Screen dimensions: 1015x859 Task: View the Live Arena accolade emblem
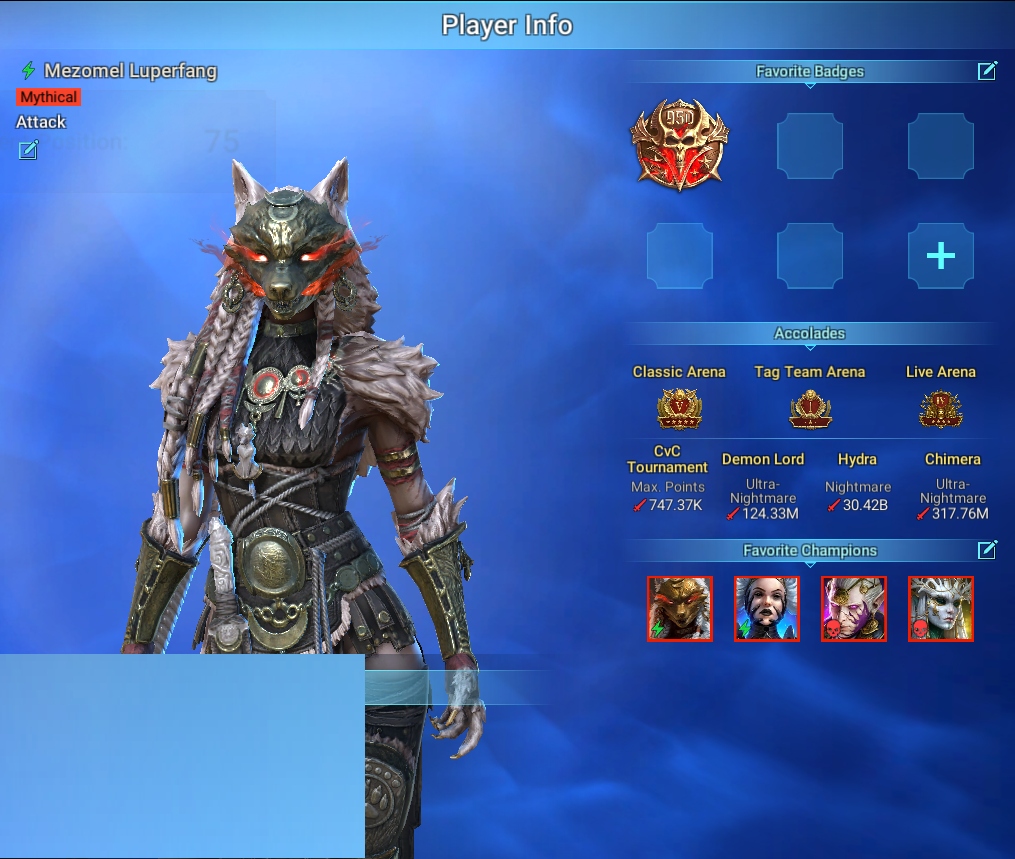click(x=940, y=408)
